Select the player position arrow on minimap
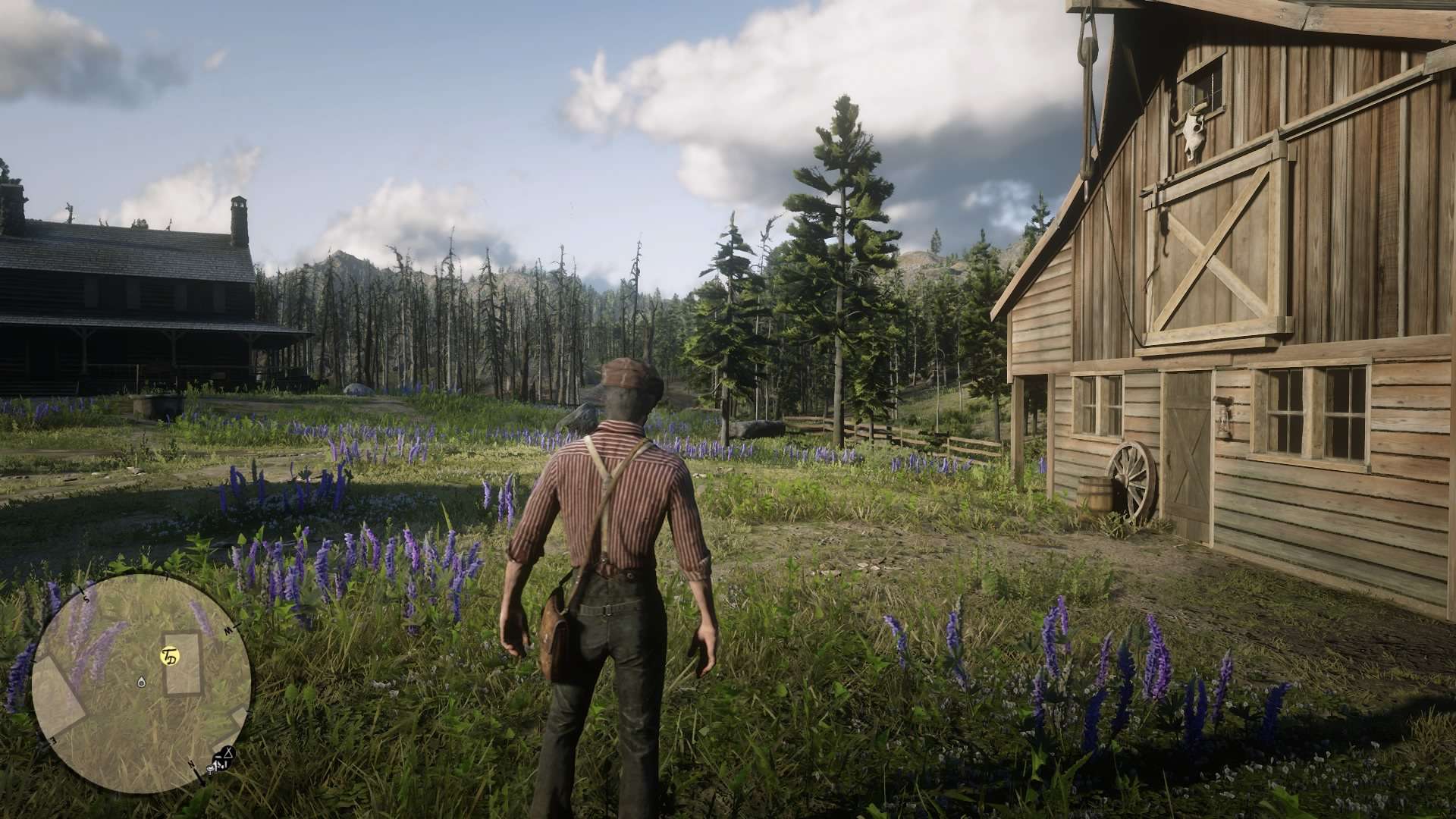Viewport: 1456px width, 819px height. pyautogui.click(x=142, y=682)
